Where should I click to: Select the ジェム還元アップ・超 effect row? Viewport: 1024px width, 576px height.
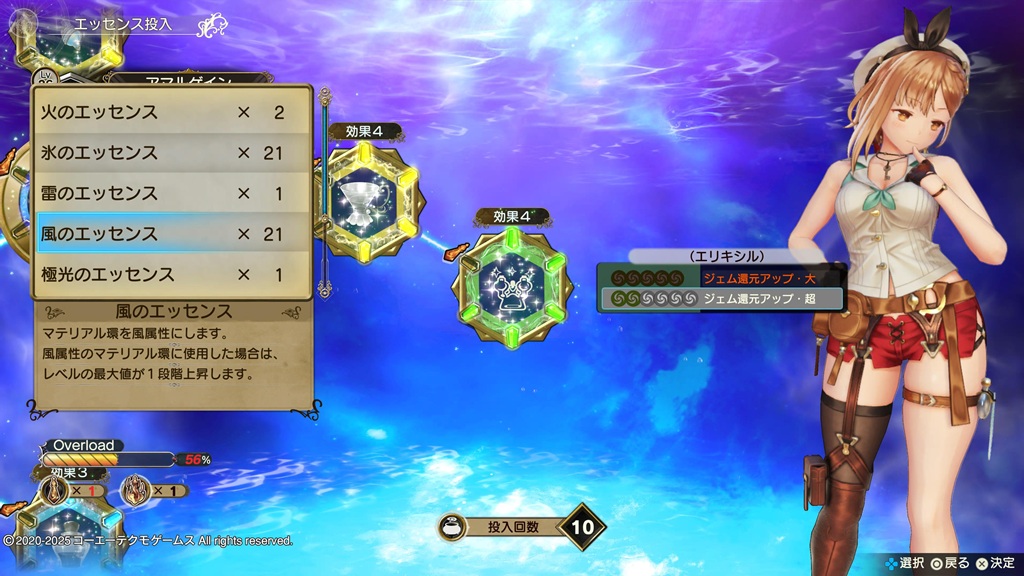click(721, 299)
